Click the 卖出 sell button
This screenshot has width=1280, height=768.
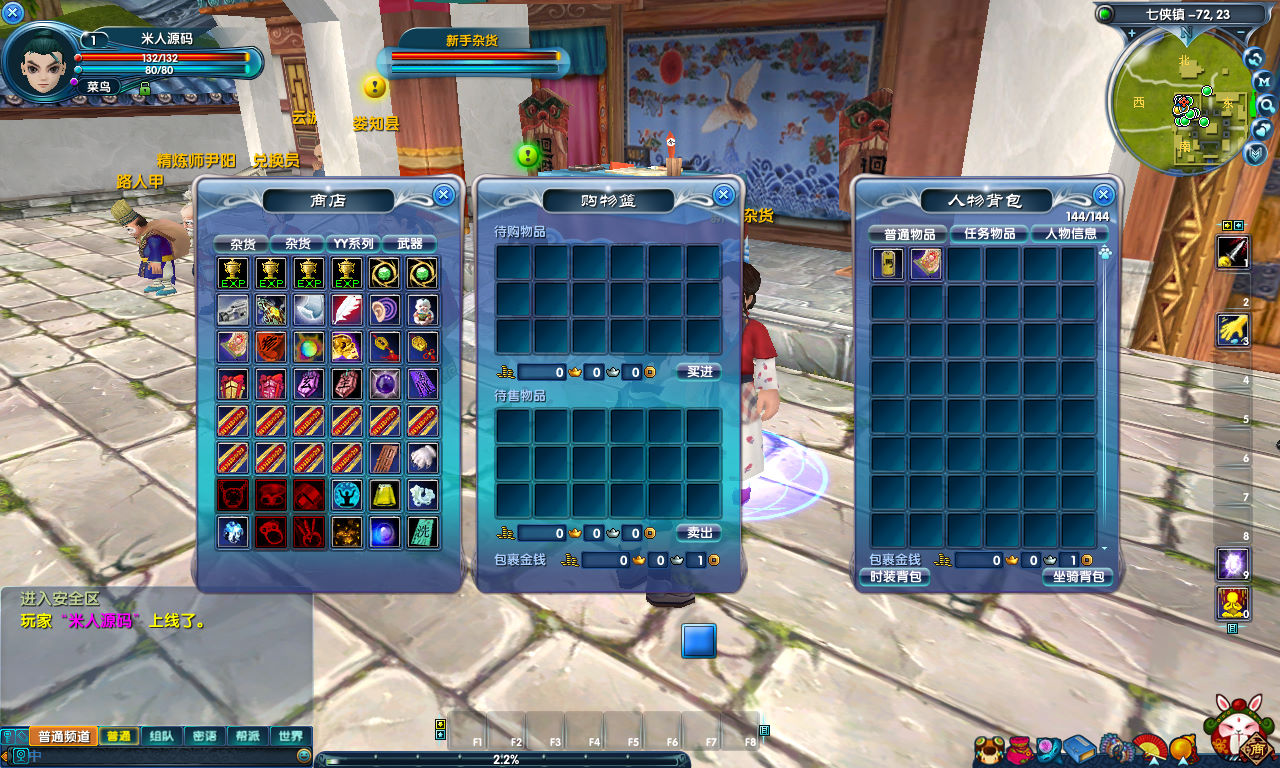698,533
